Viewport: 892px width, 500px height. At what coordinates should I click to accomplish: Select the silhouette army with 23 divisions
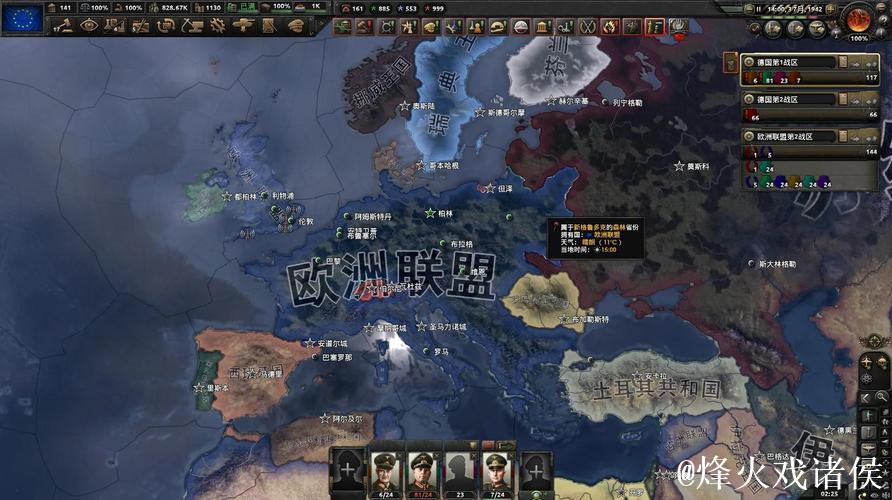click(459, 468)
